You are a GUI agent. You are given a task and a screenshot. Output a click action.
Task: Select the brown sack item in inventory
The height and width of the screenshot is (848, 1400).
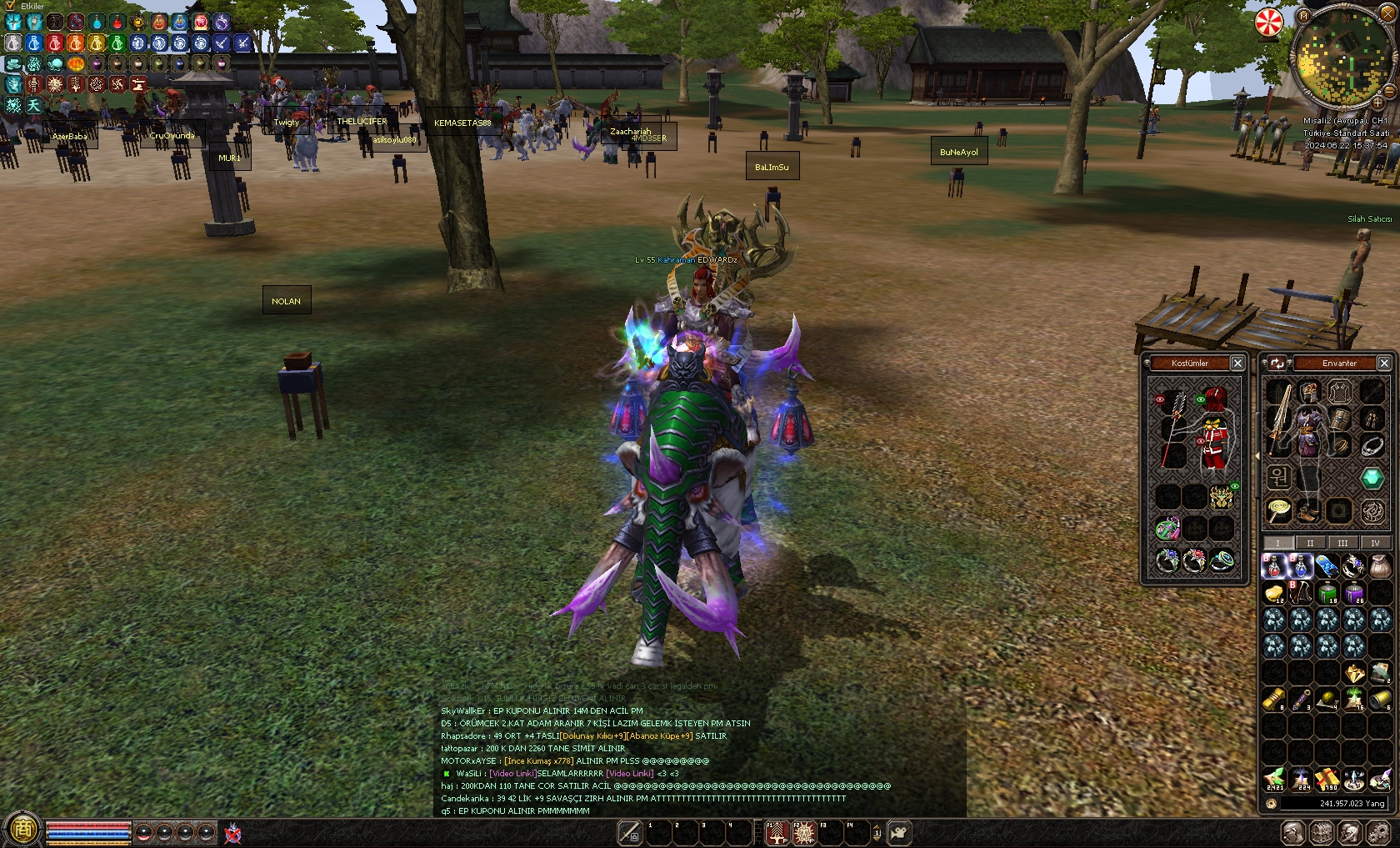(x=1380, y=566)
